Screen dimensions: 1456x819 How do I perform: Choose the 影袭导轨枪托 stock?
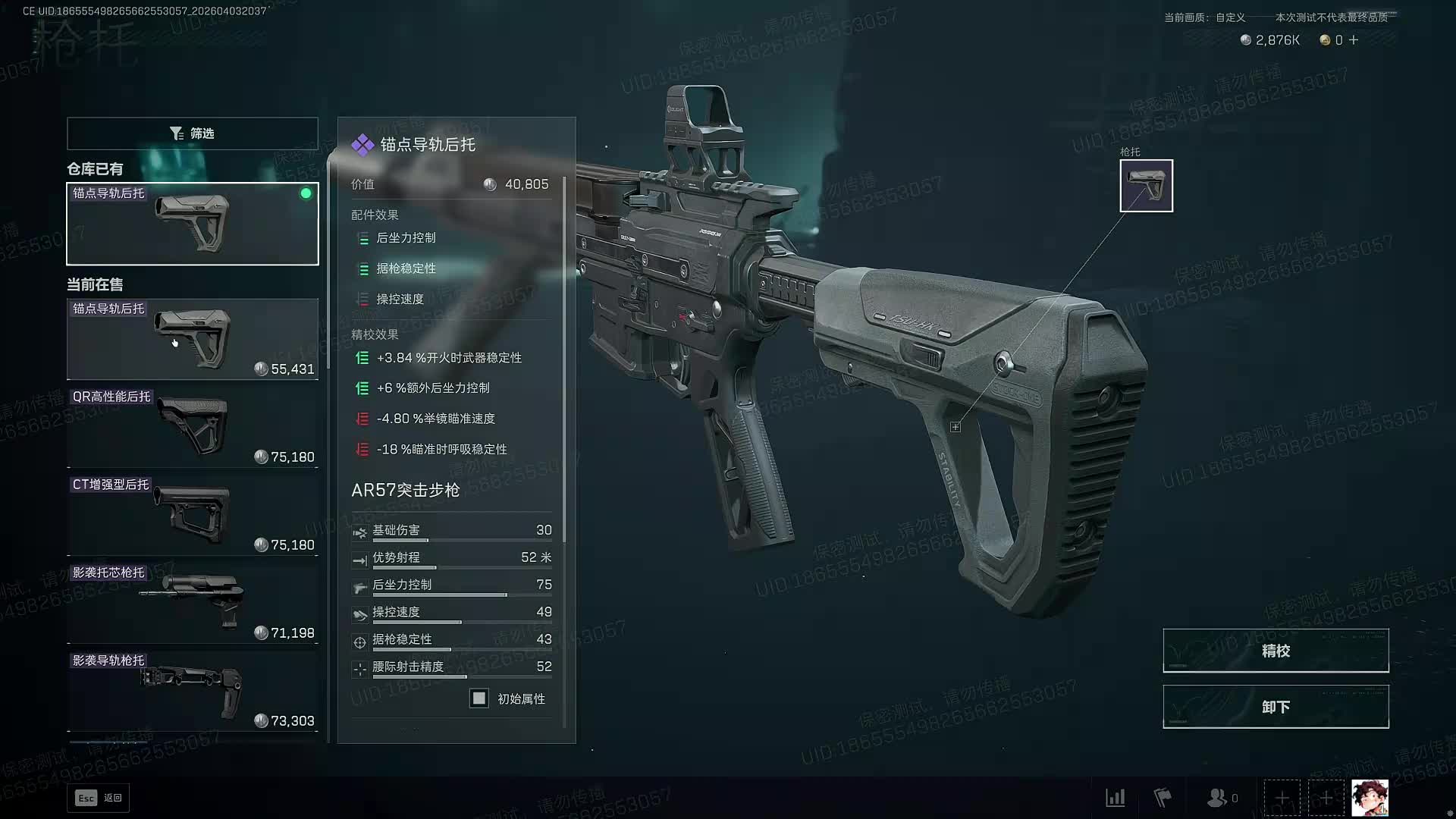pos(192,691)
